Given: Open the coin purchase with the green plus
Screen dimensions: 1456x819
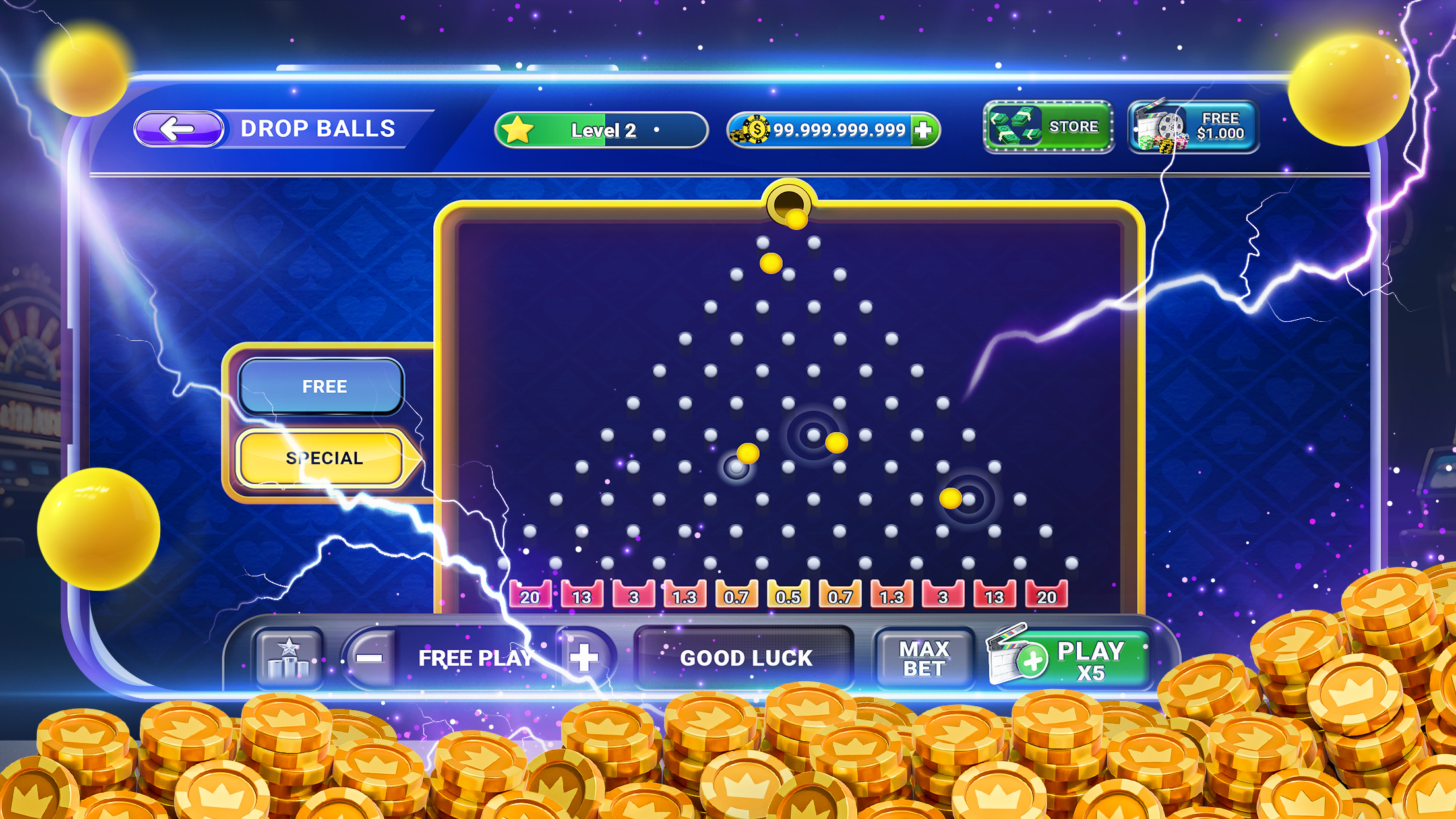Looking at the screenshot, I should [x=926, y=129].
